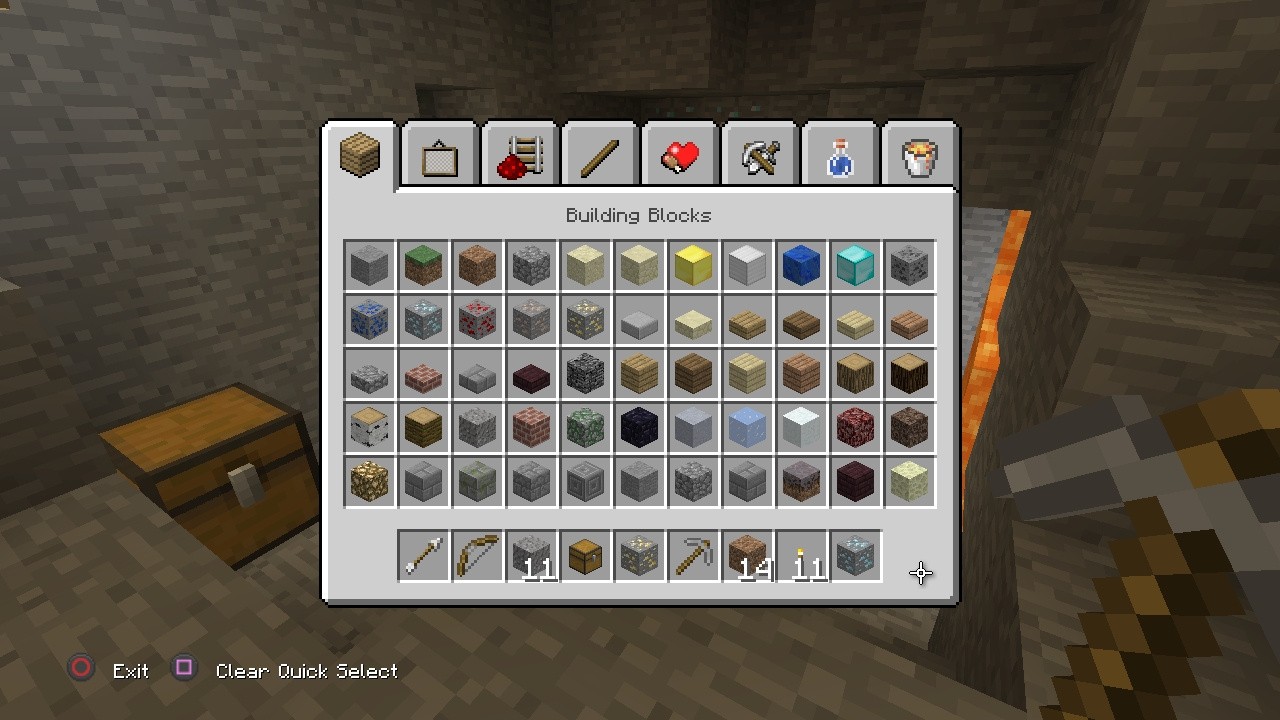Select the brick block
This screenshot has width=1280, height=720.
point(531,427)
